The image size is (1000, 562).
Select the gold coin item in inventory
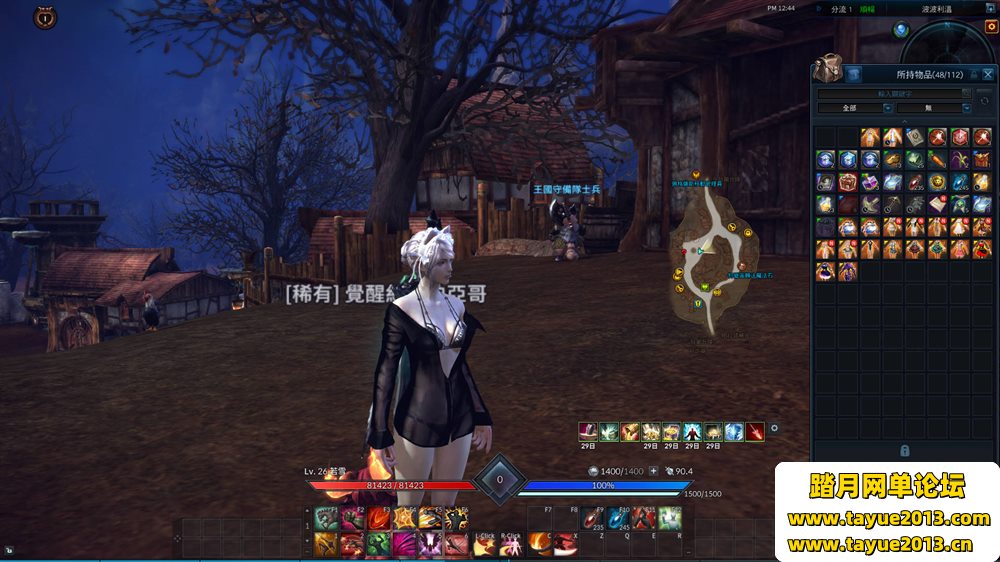point(937,182)
